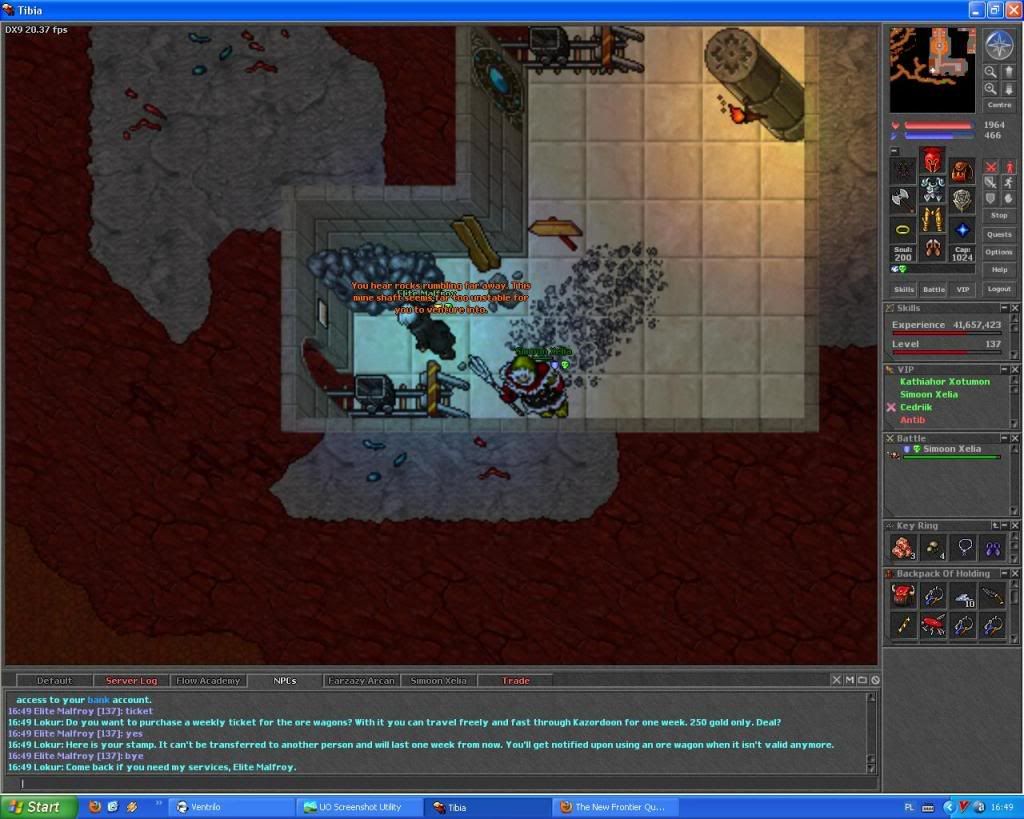
Task: Click the minimap
Action: pyautogui.click(x=932, y=69)
